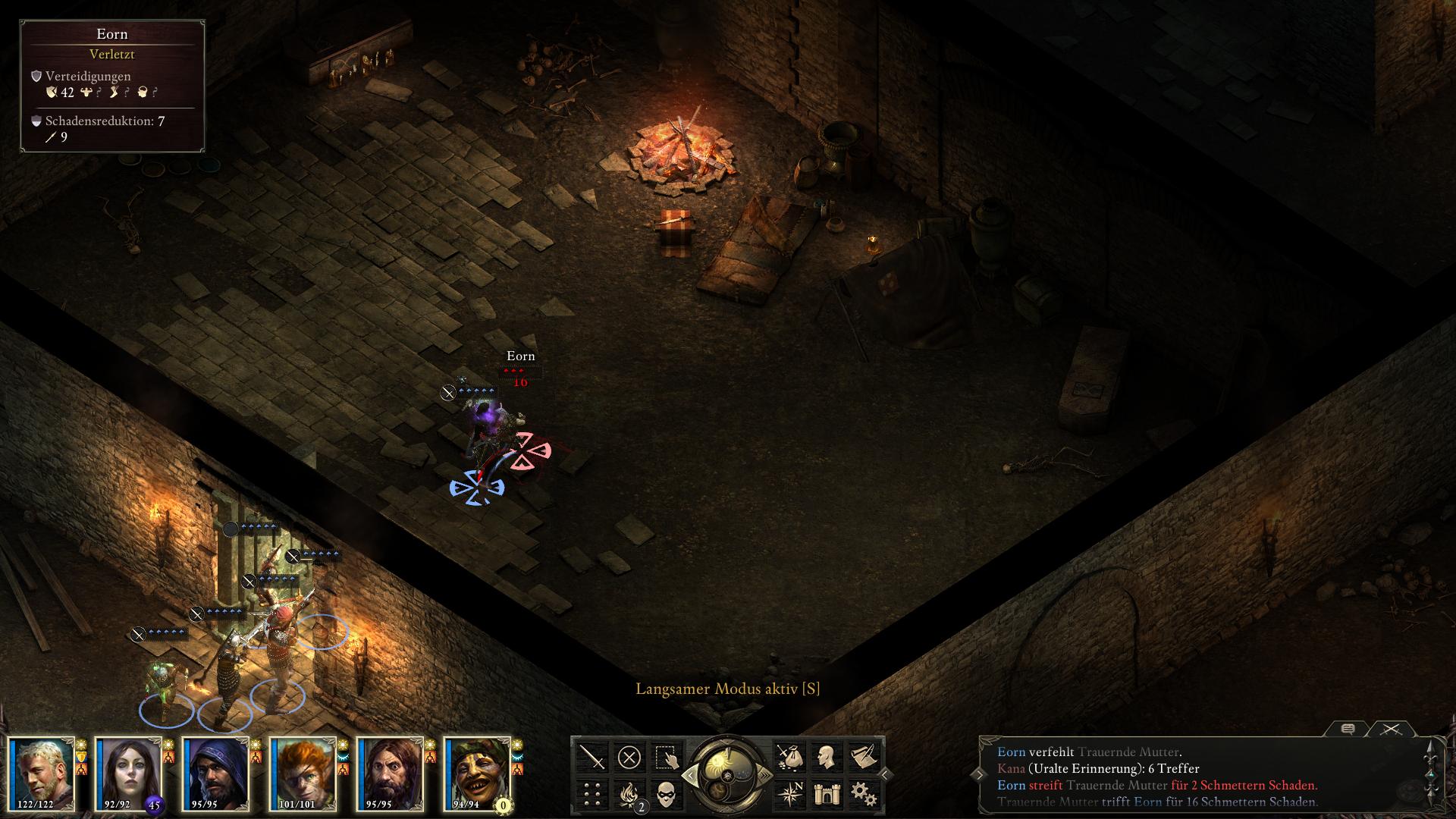This screenshot has height=819, width=1456.
Task: Switch to the dialogue log tab
Action: (1348, 729)
